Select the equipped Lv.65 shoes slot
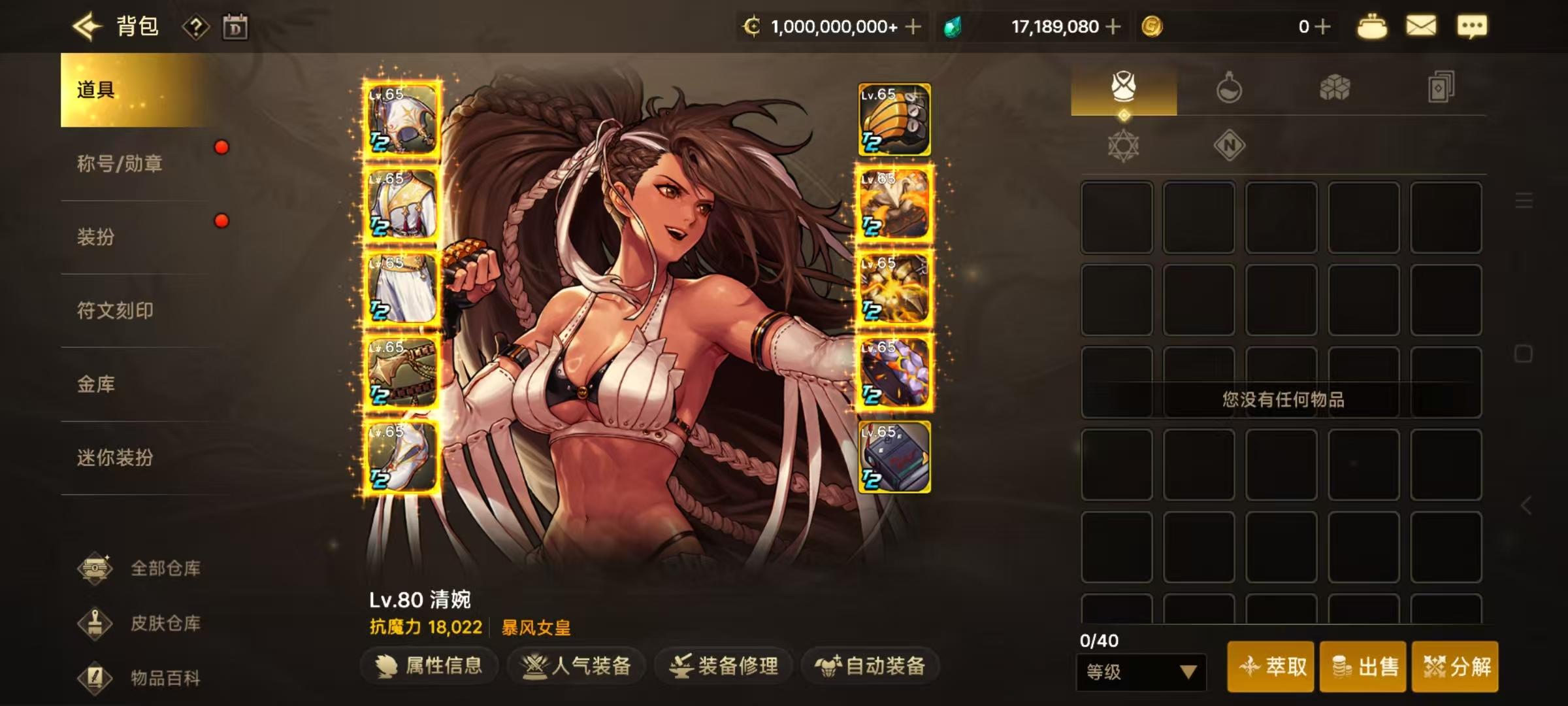Viewport: 1568px width, 706px height. pyautogui.click(x=401, y=456)
